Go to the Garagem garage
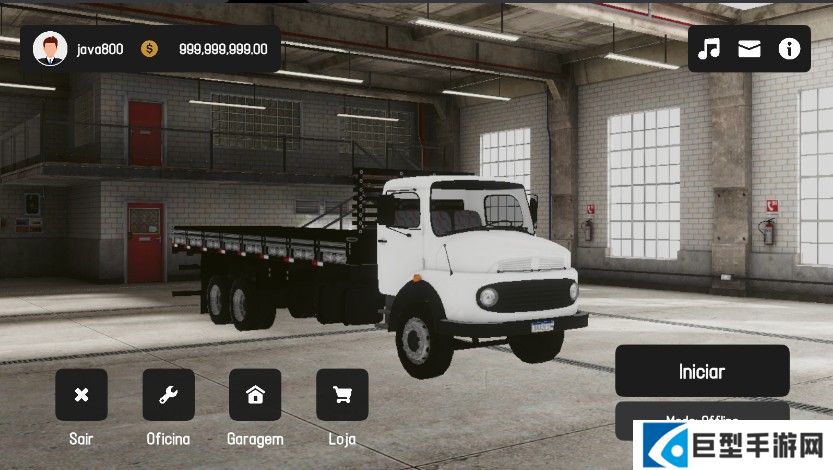The height and width of the screenshot is (470, 833). click(255, 395)
